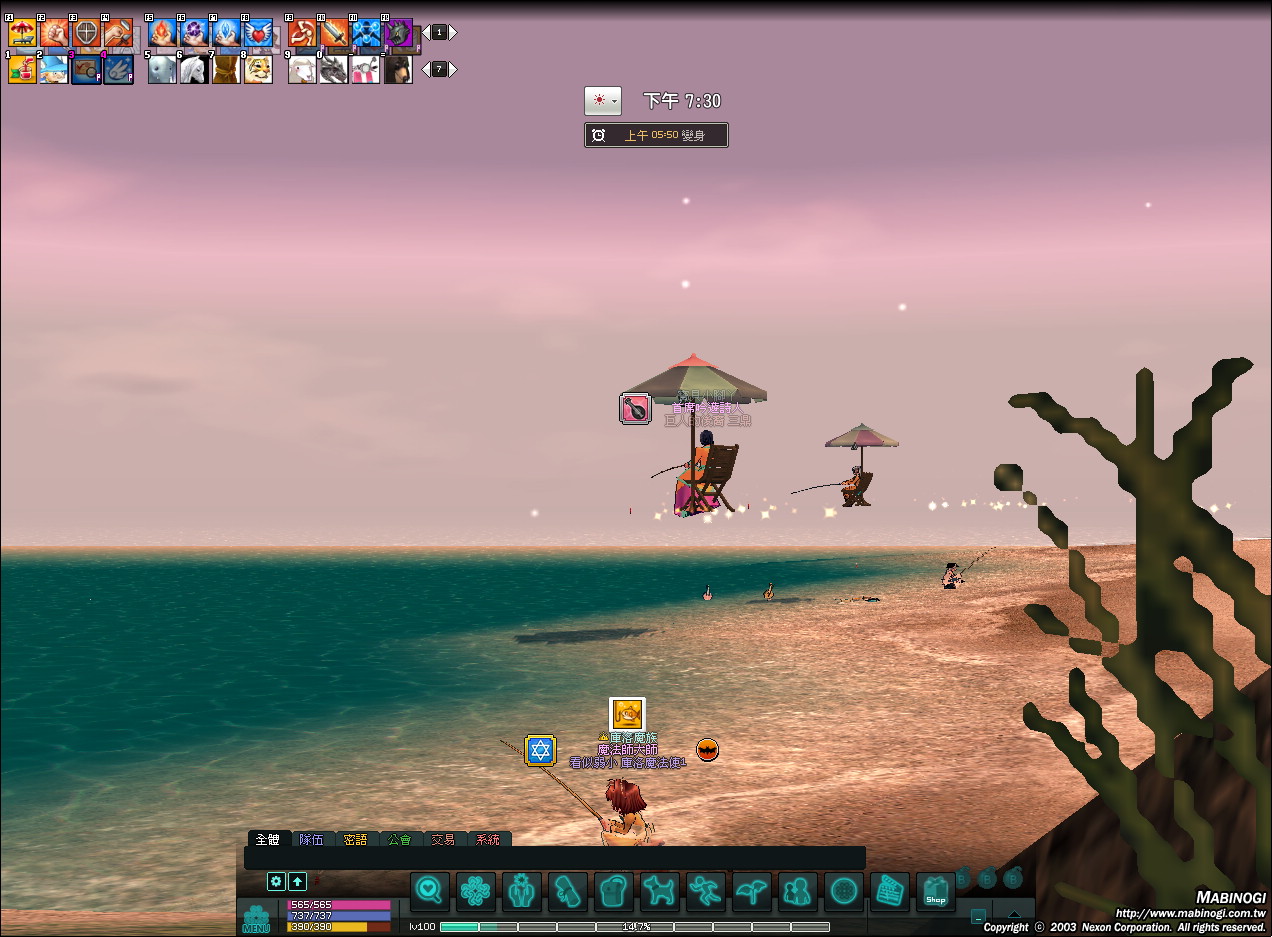Image resolution: width=1272 pixels, height=937 pixels.
Task: Open the quest scroll icon
Action: coord(568,892)
